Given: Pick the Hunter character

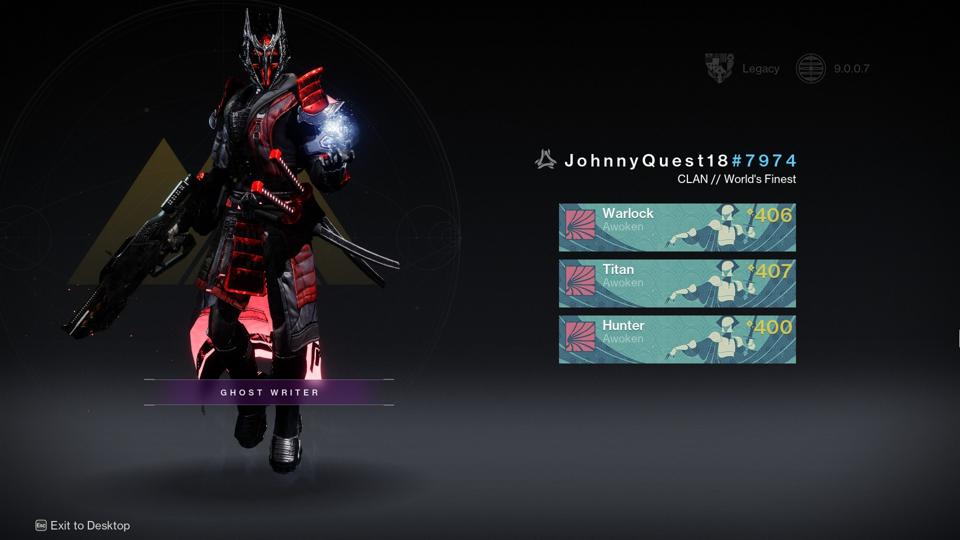Looking at the screenshot, I should click(x=677, y=339).
